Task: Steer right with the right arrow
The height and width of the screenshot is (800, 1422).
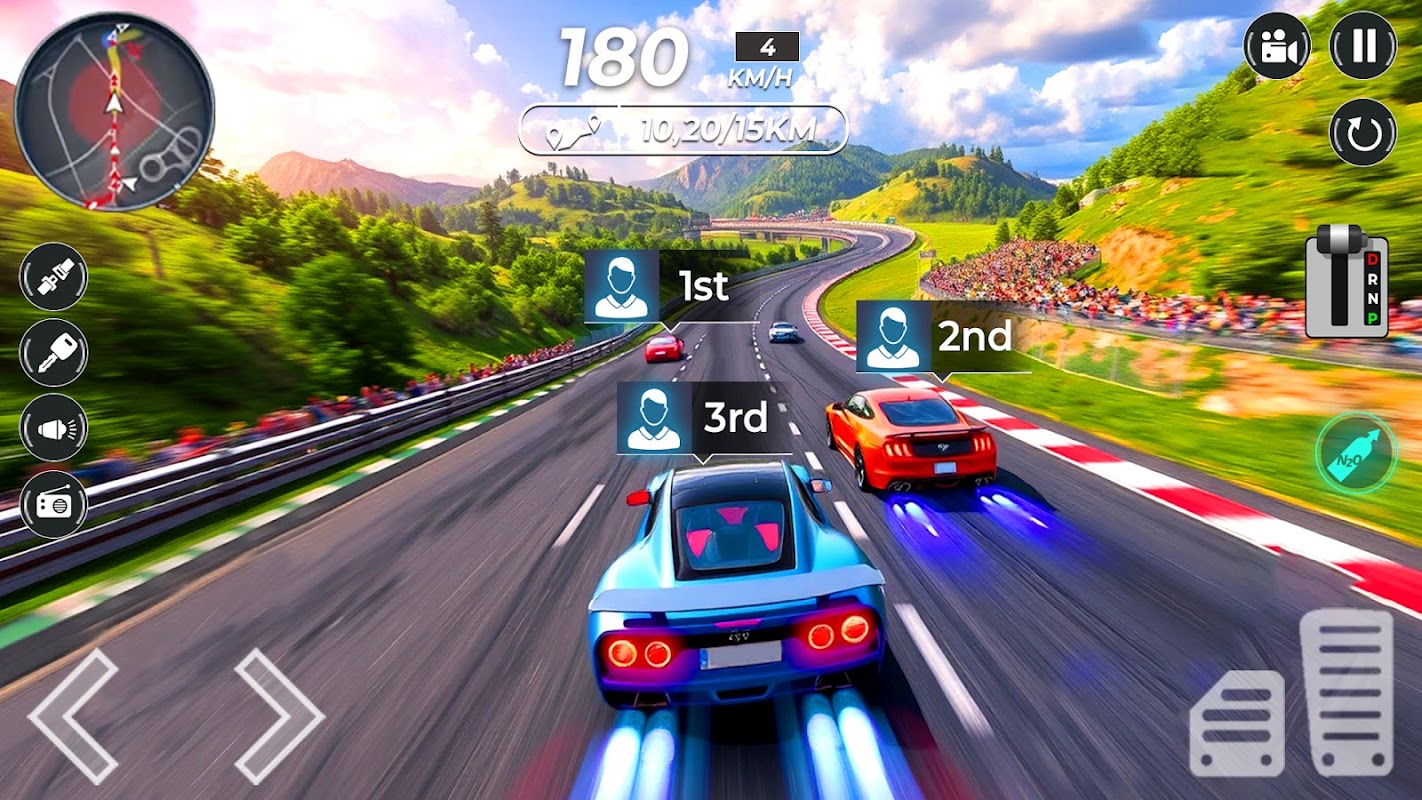Action: 280,715
